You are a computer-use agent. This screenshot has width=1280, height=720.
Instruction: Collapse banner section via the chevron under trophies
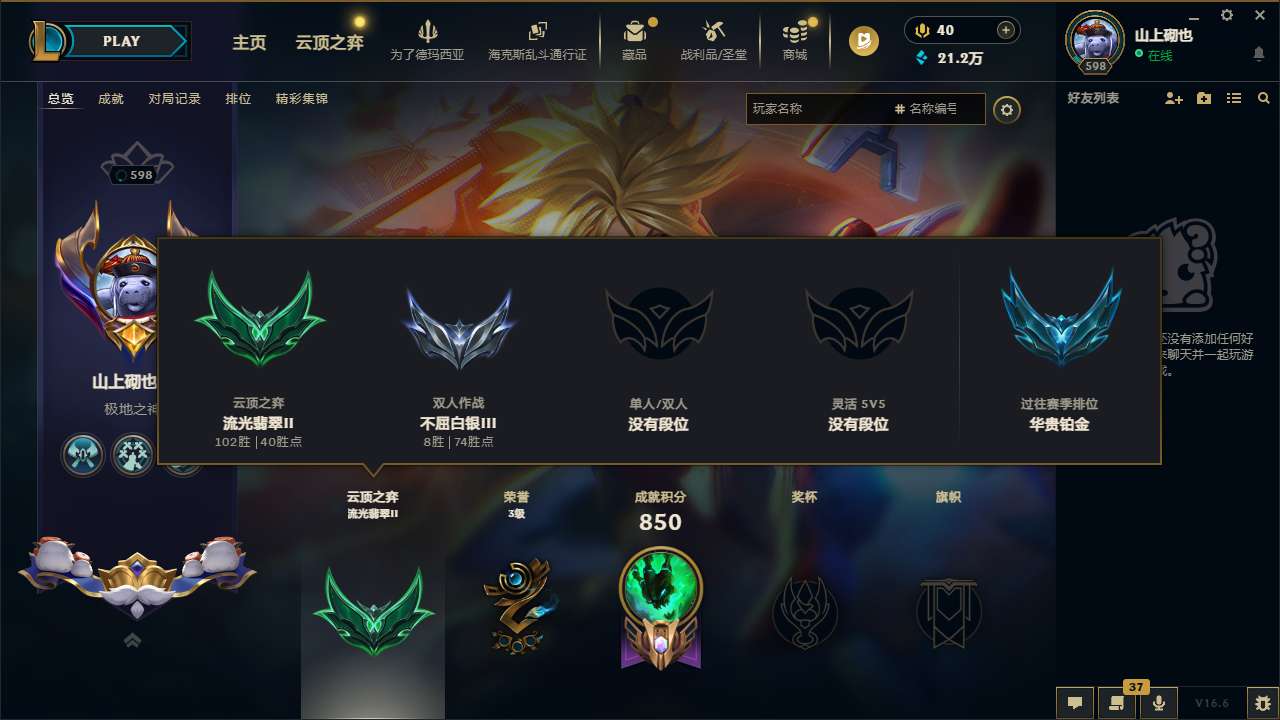point(132,639)
